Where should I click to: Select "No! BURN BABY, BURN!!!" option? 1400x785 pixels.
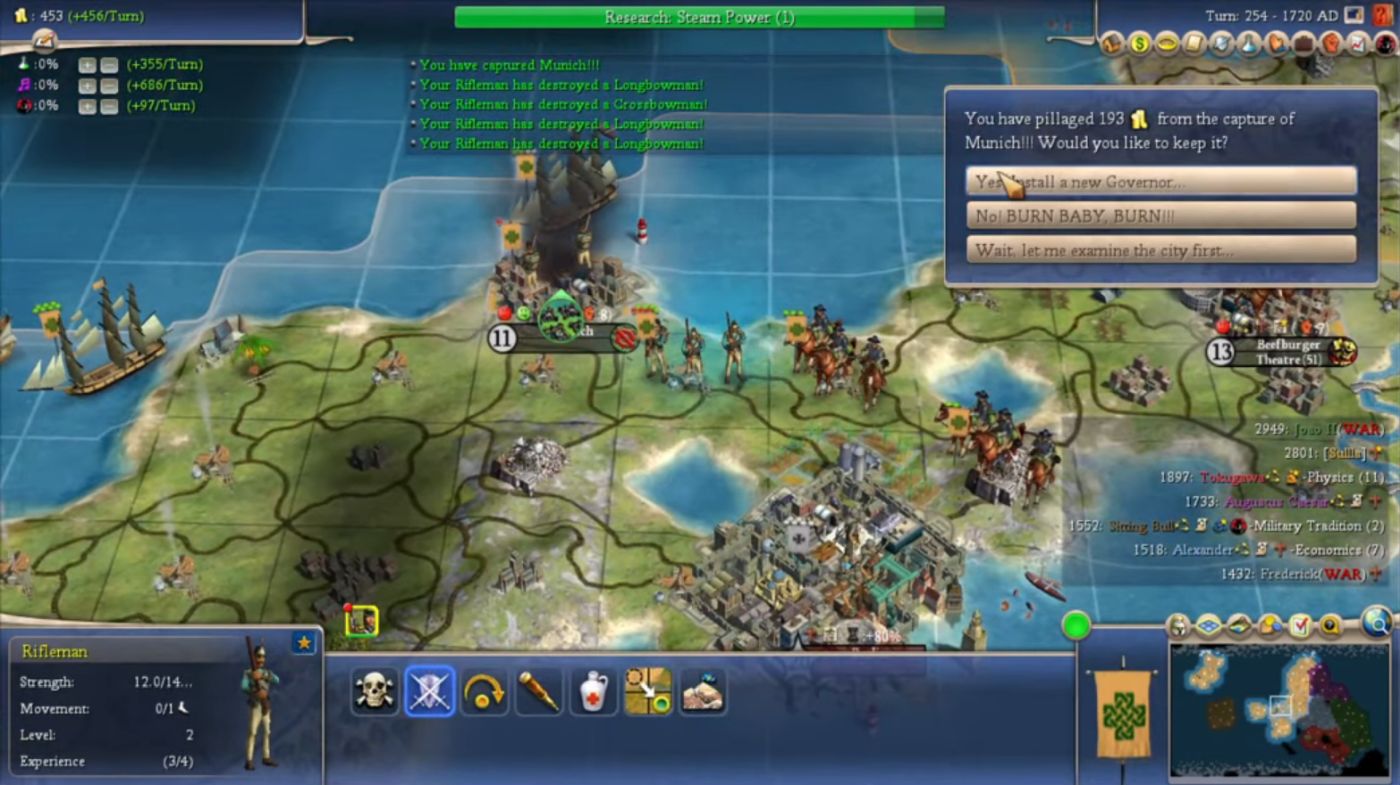(1160, 216)
